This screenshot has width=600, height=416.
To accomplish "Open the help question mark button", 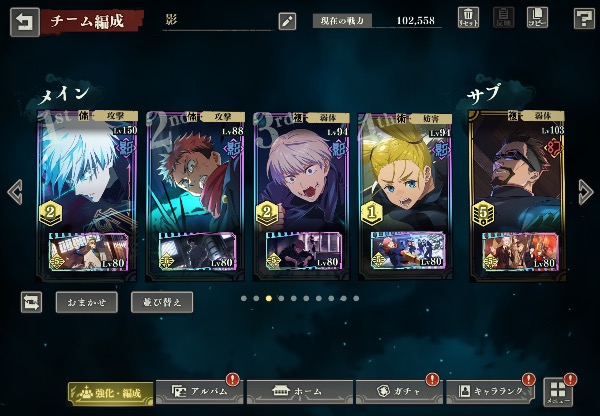I will click(x=584, y=18).
